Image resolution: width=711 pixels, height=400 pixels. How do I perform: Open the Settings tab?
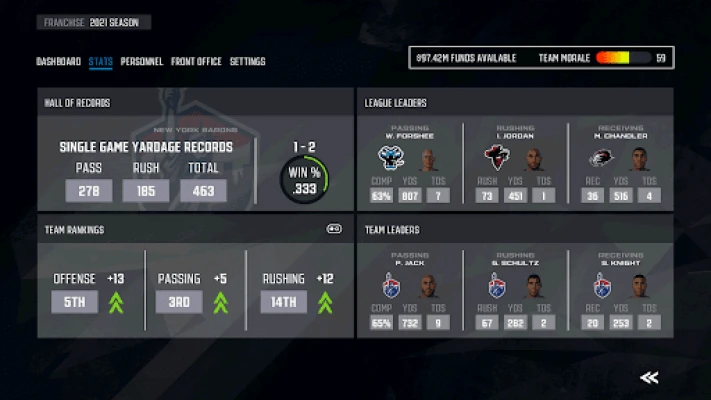point(248,62)
